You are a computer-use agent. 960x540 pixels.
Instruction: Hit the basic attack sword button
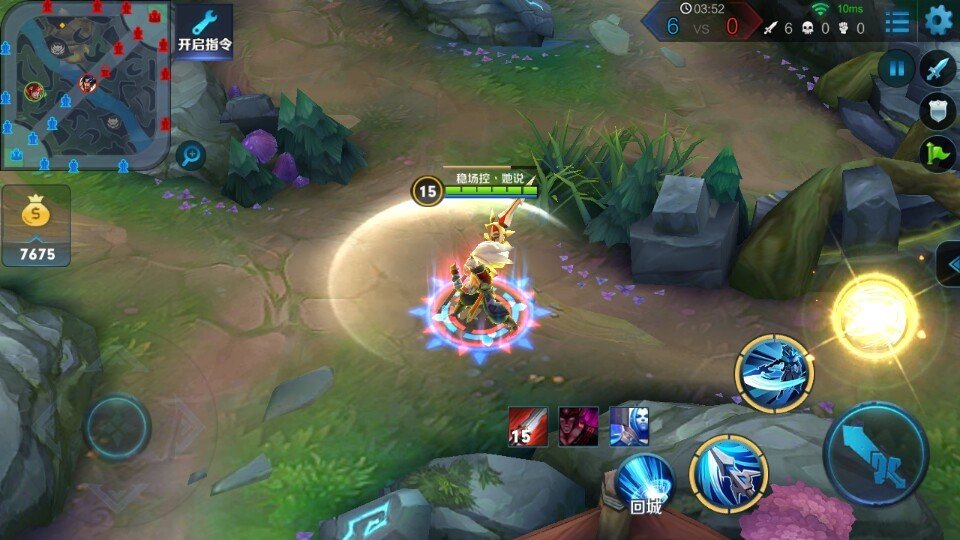point(875,454)
